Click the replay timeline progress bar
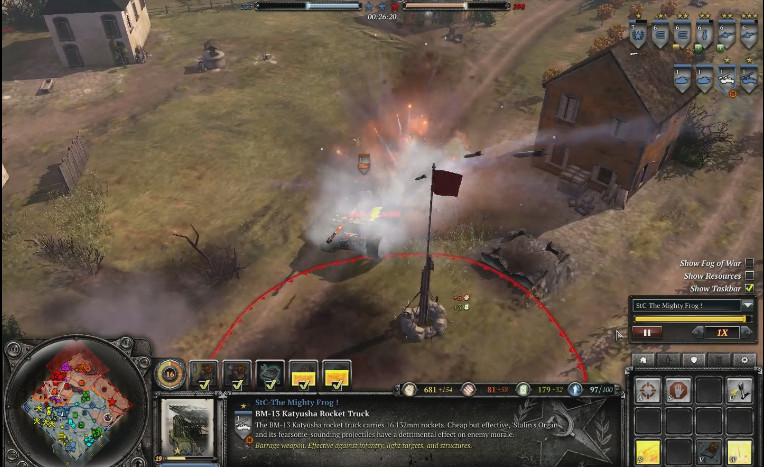This screenshot has width=764, height=467. (x=691, y=319)
